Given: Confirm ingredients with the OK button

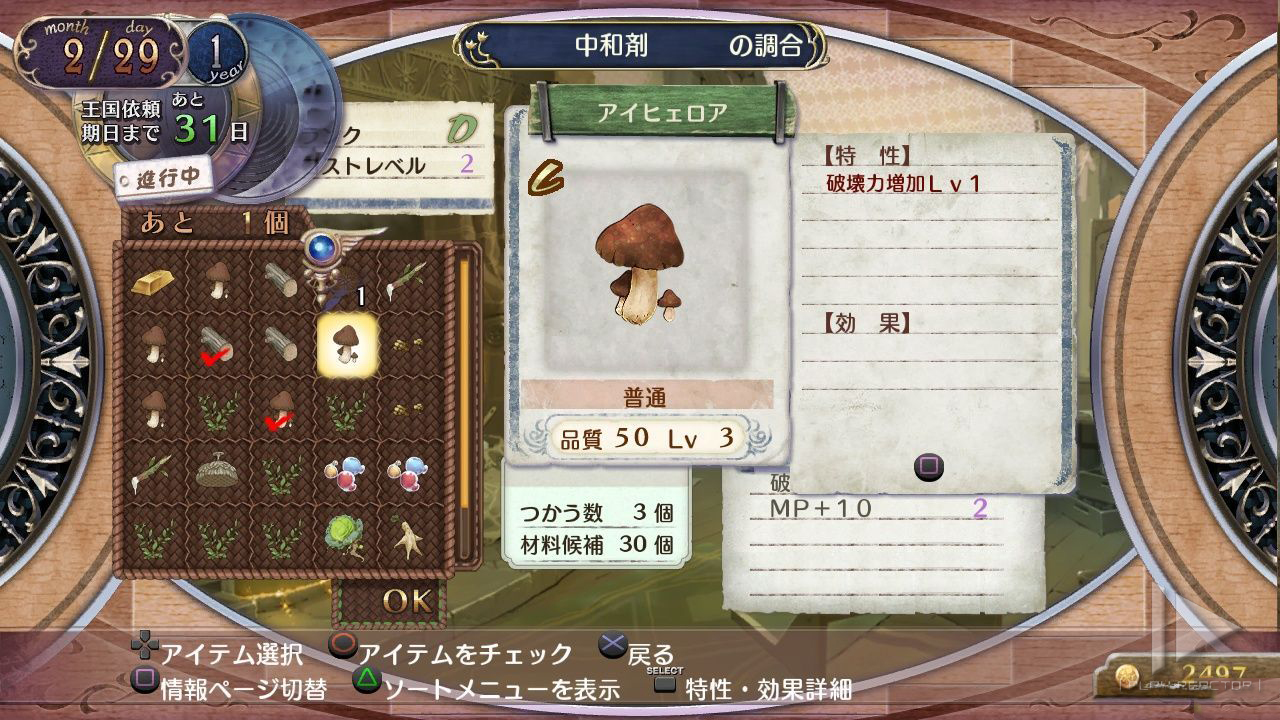Looking at the screenshot, I should point(406,600).
